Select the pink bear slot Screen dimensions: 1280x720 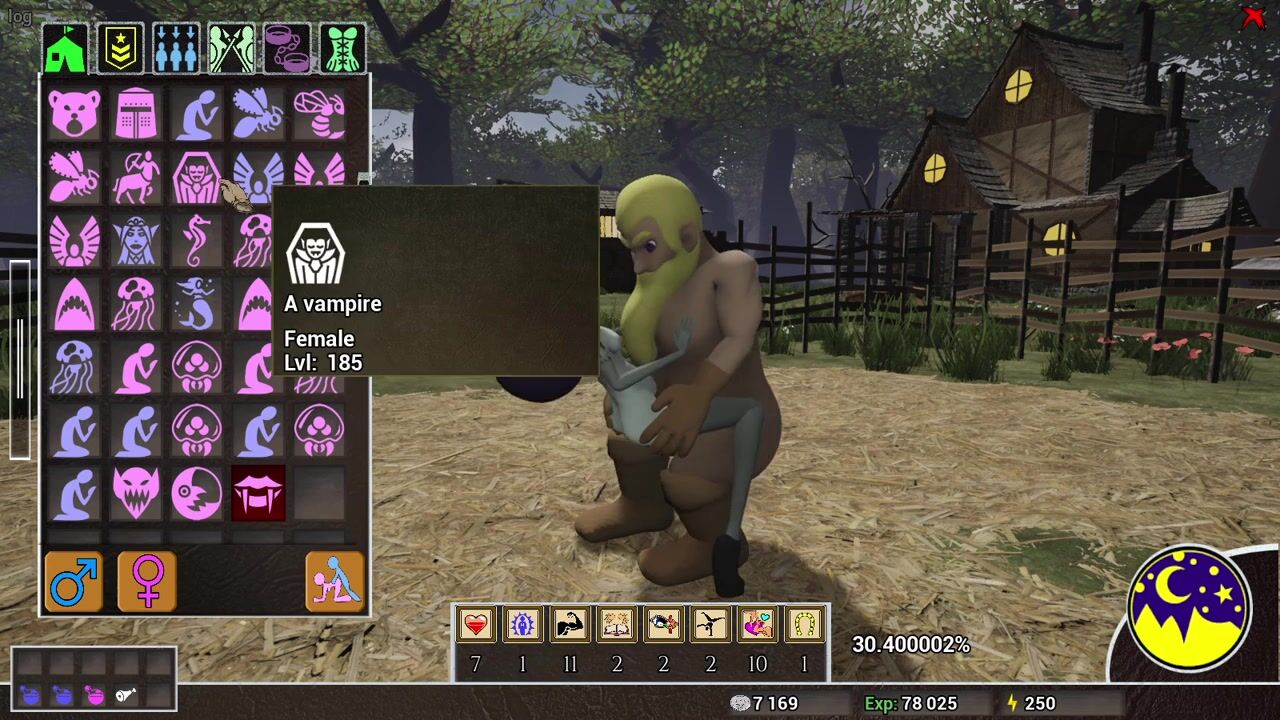pyautogui.click(x=75, y=113)
